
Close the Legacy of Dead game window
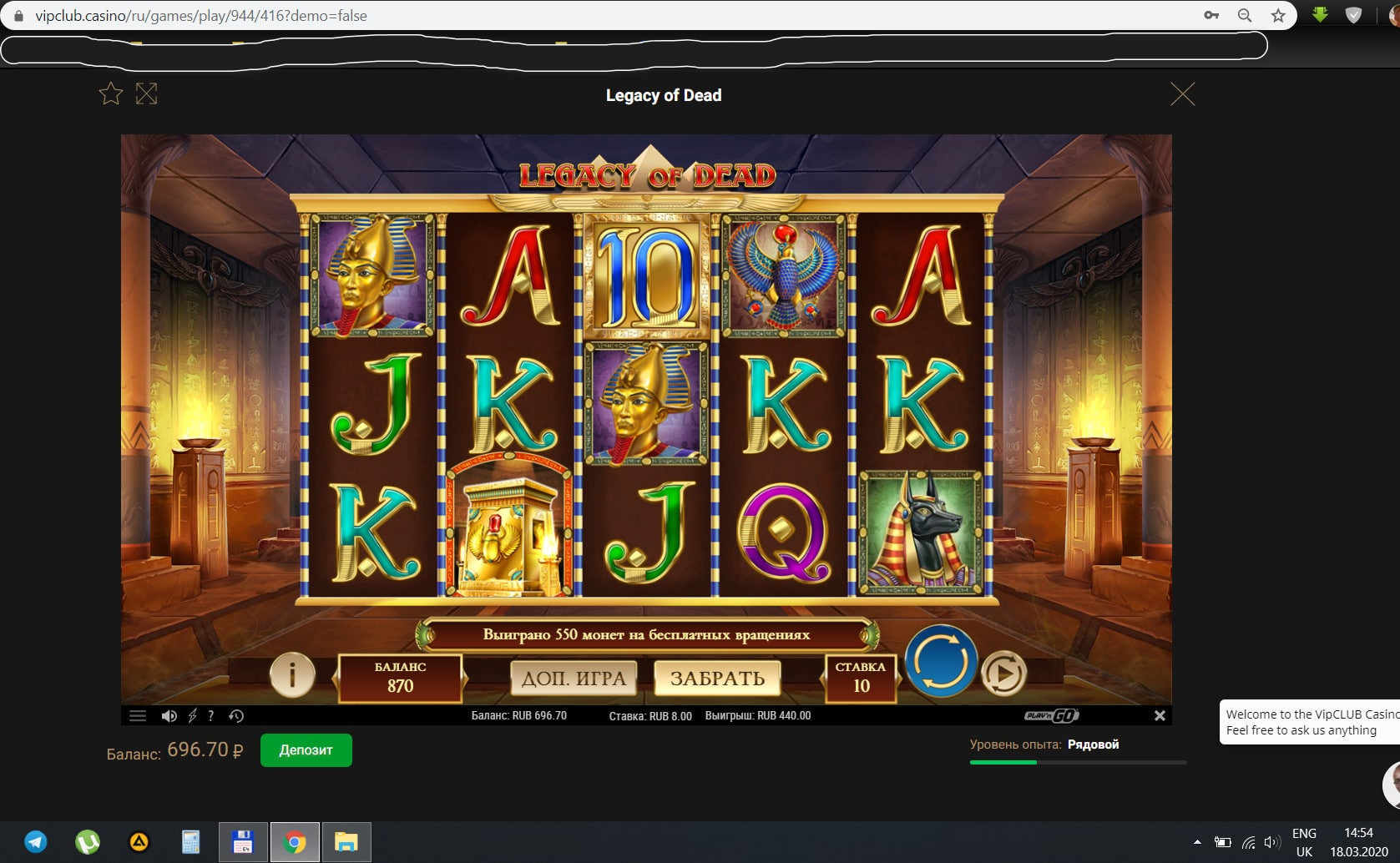(x=1182, y=94)
